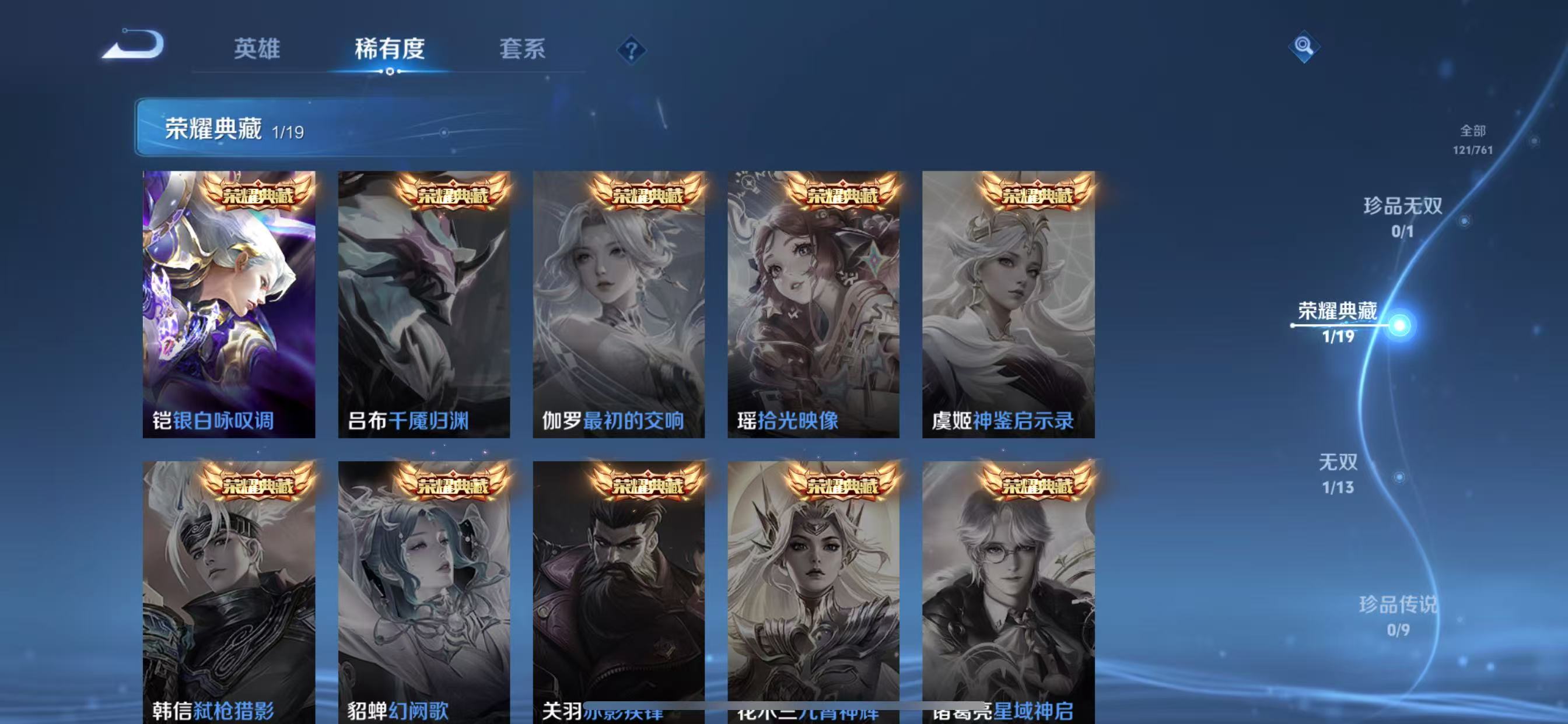
Task: Open the question mark help icon
Action: pyautogui.click(x=631, y=50)
